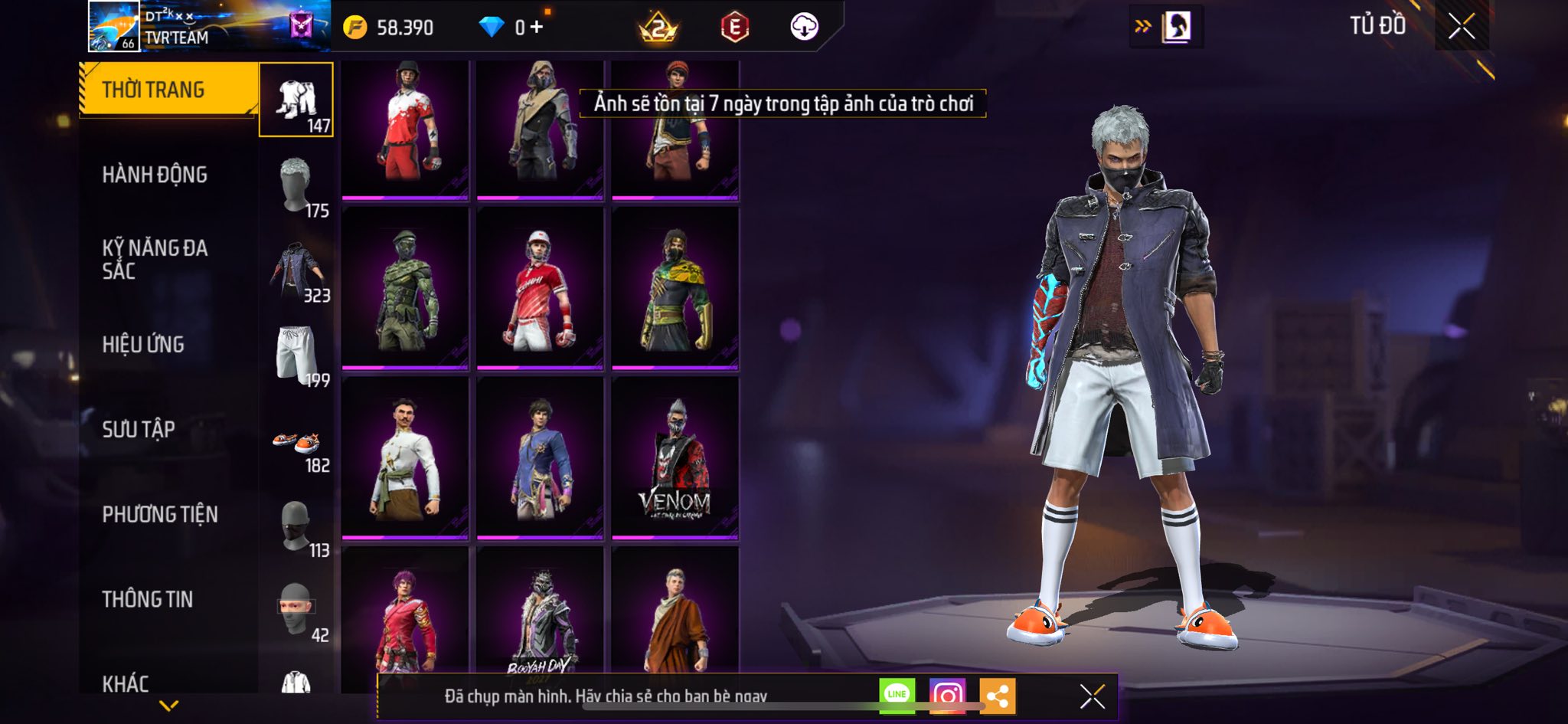Close the screenshot share notification bar
Screen dimensions: 1568x724
tap(1092, 696)
